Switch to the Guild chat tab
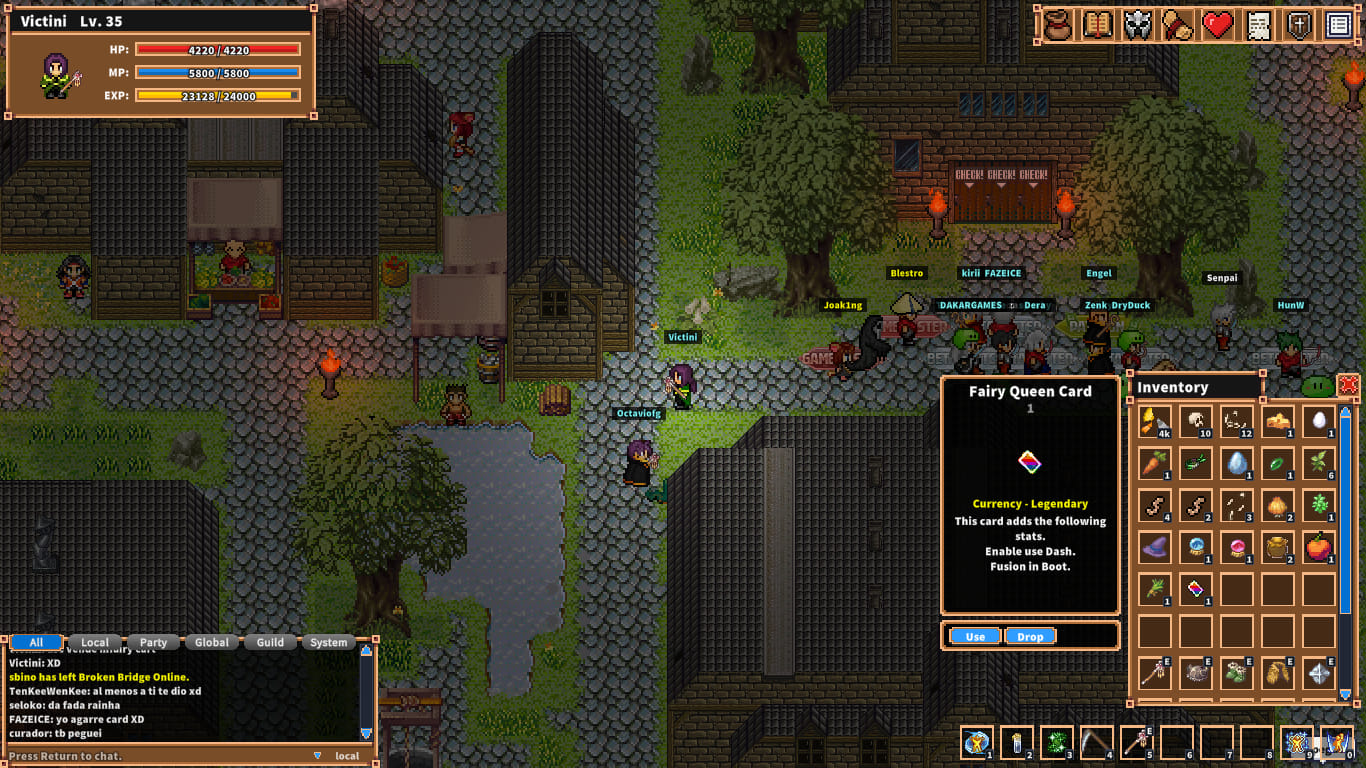This screenshot has height=768, width=1366. click(270, 642)
